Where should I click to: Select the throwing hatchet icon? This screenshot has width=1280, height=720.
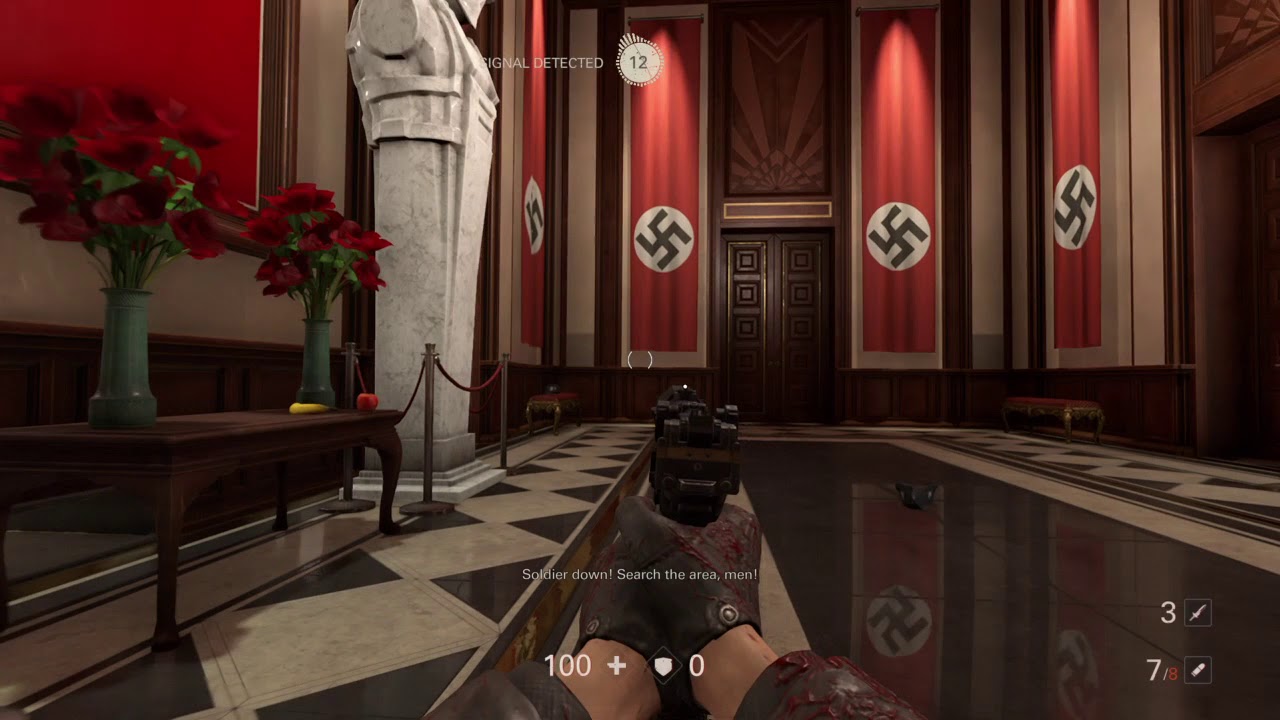click(1197, 613)
